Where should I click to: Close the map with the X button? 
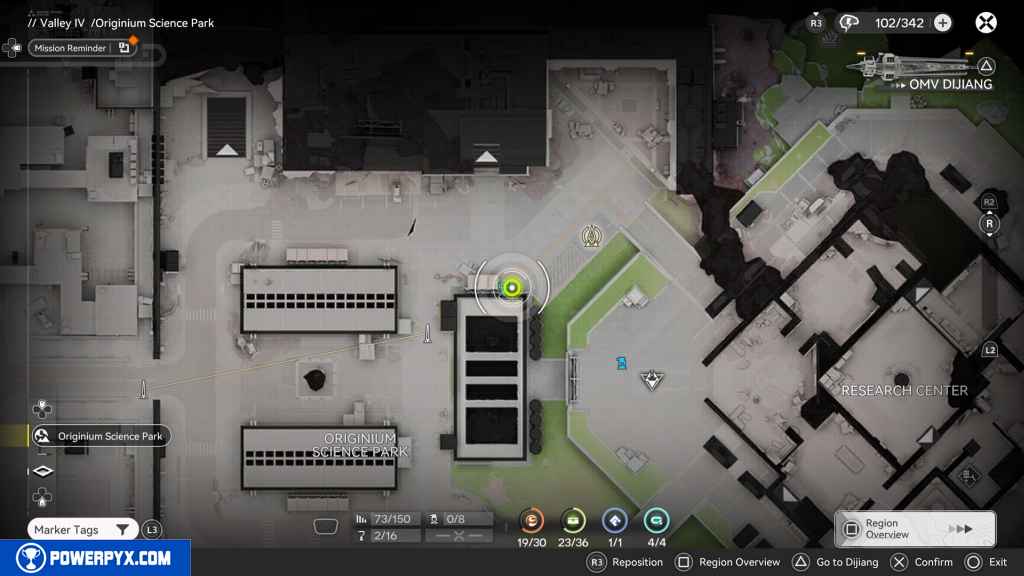(x=986, y=22)
